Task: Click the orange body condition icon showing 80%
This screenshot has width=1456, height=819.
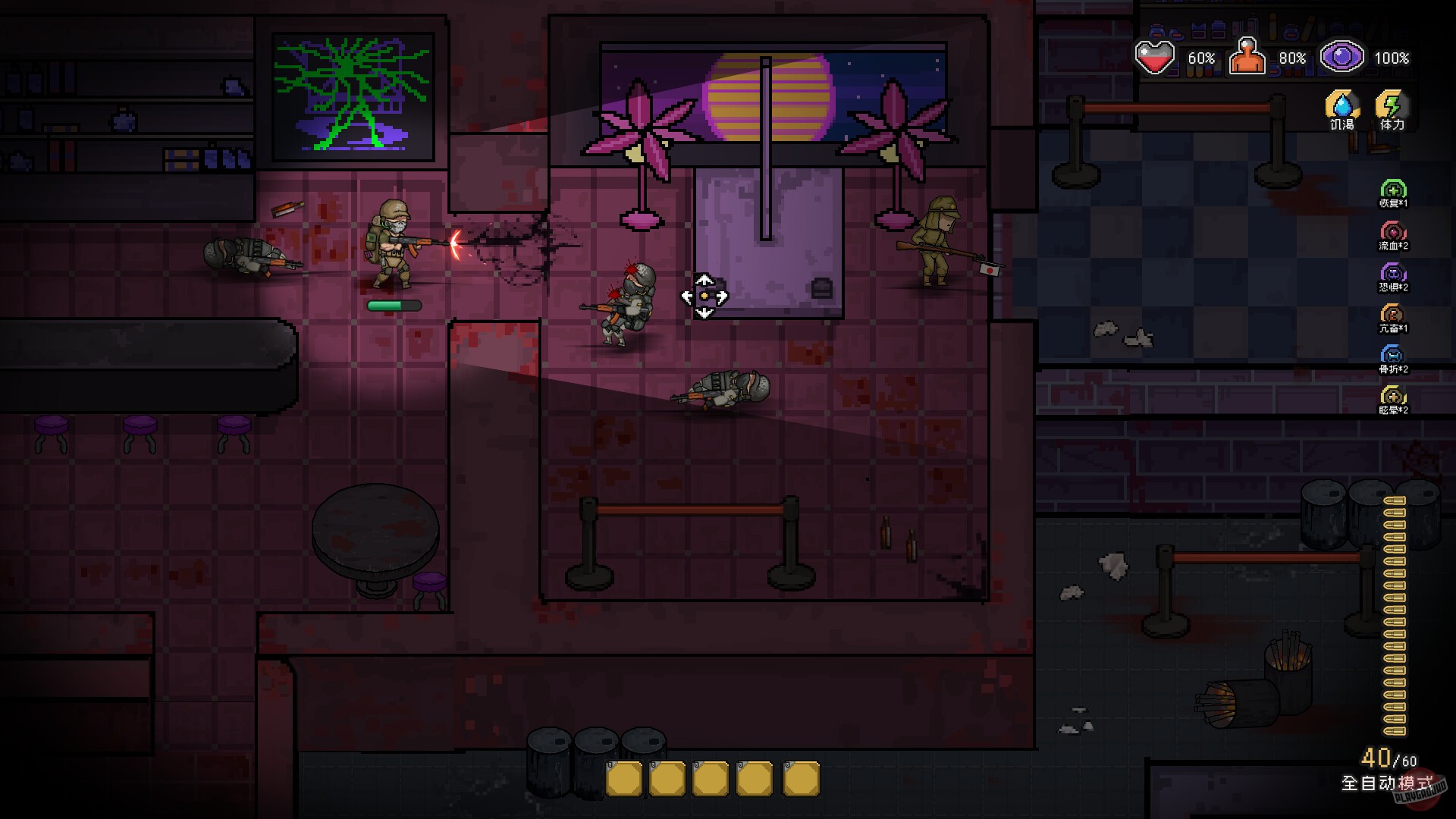Action: [1247, 56]
